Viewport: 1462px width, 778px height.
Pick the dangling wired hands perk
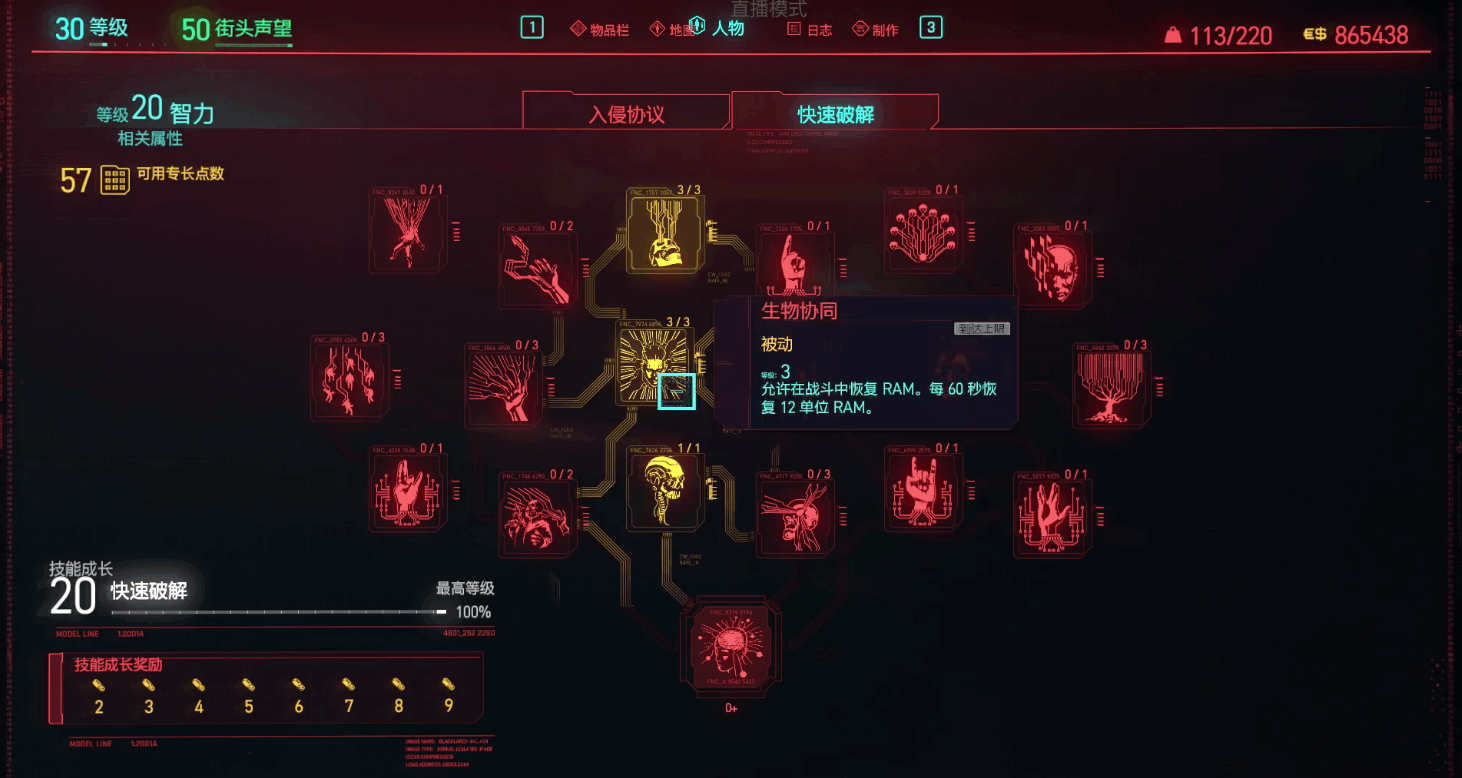click(349, 378)
